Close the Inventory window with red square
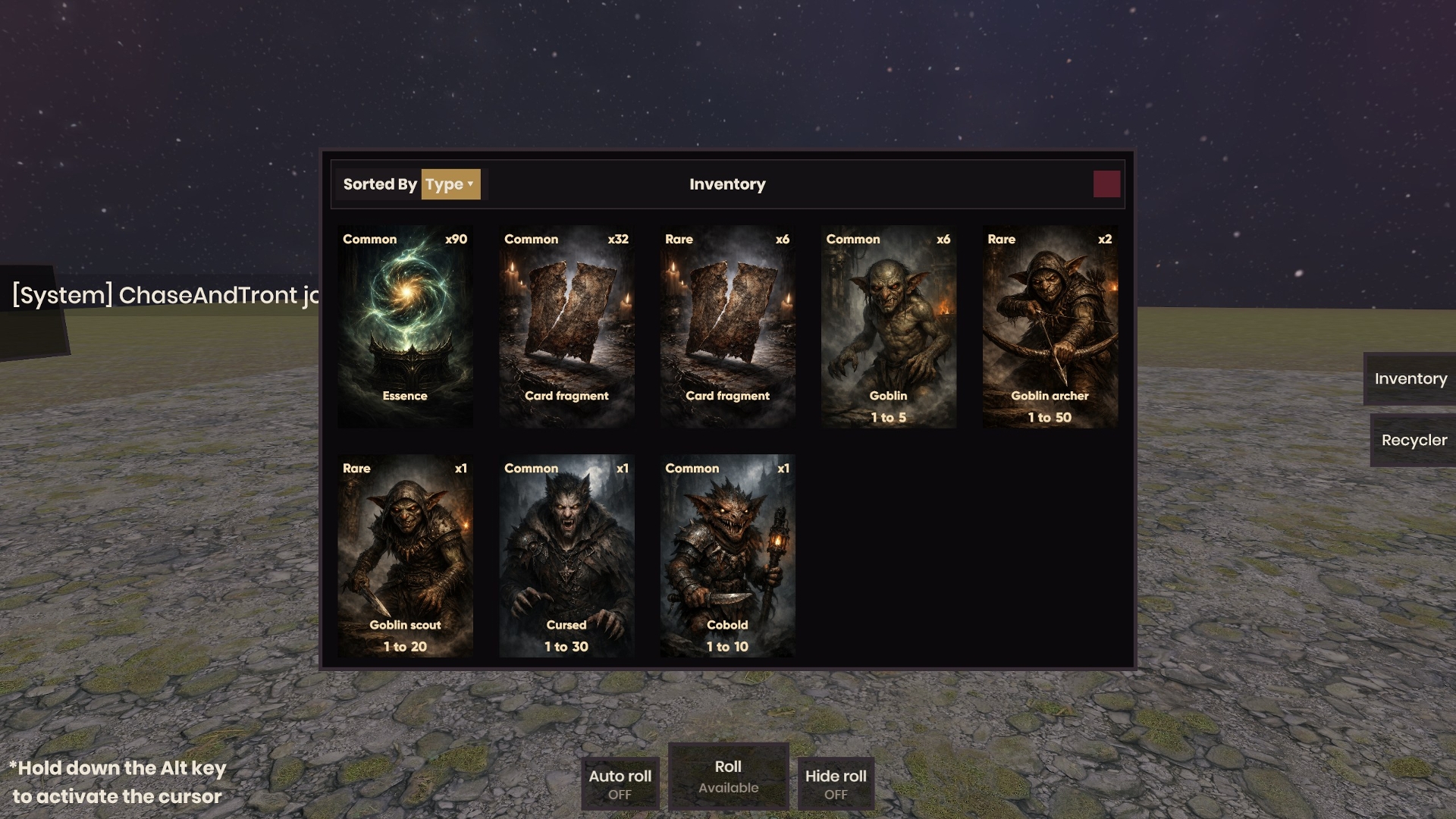 pos(1106,184)
